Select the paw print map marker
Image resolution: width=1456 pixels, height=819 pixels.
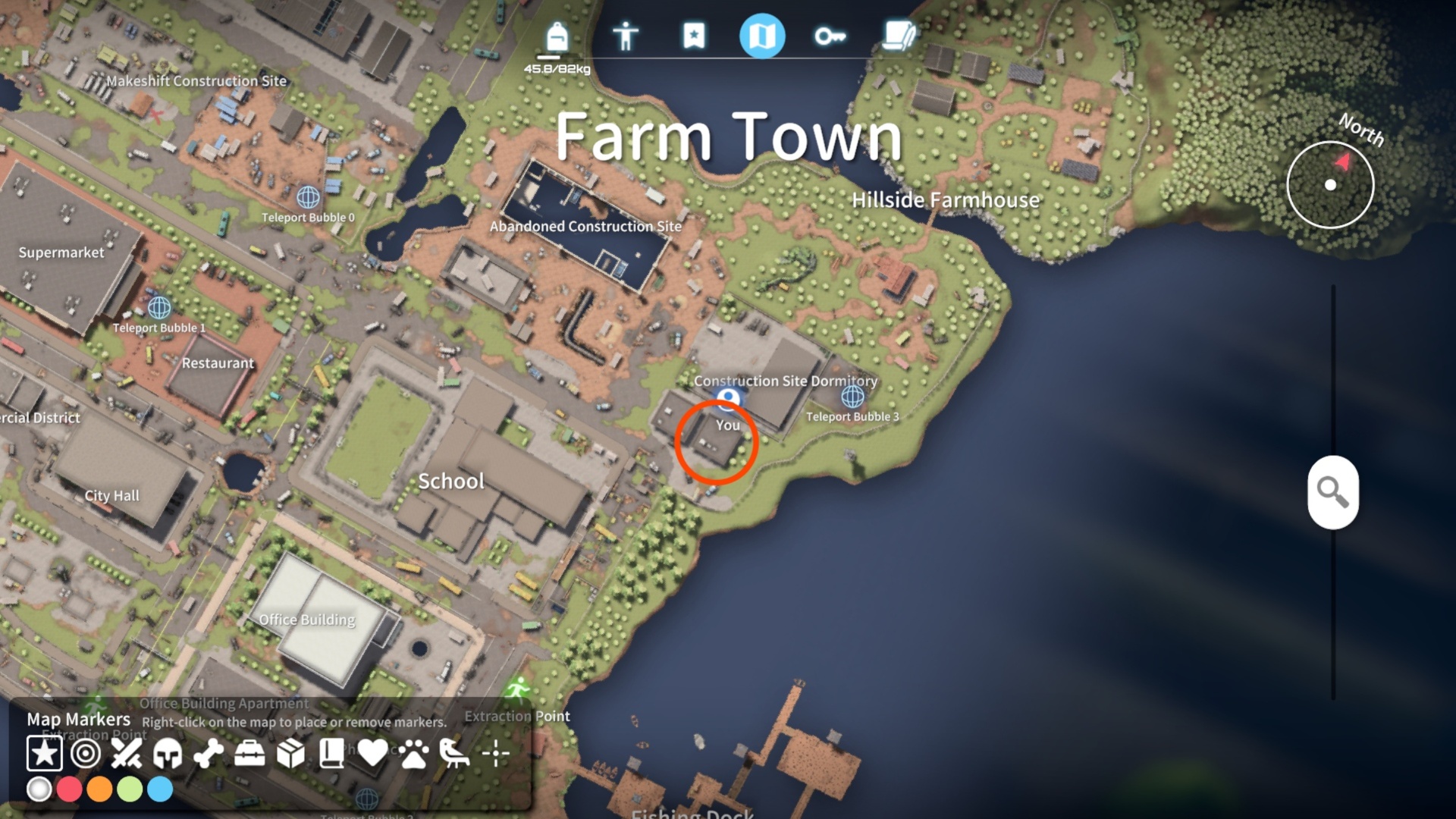pos(414,754)
